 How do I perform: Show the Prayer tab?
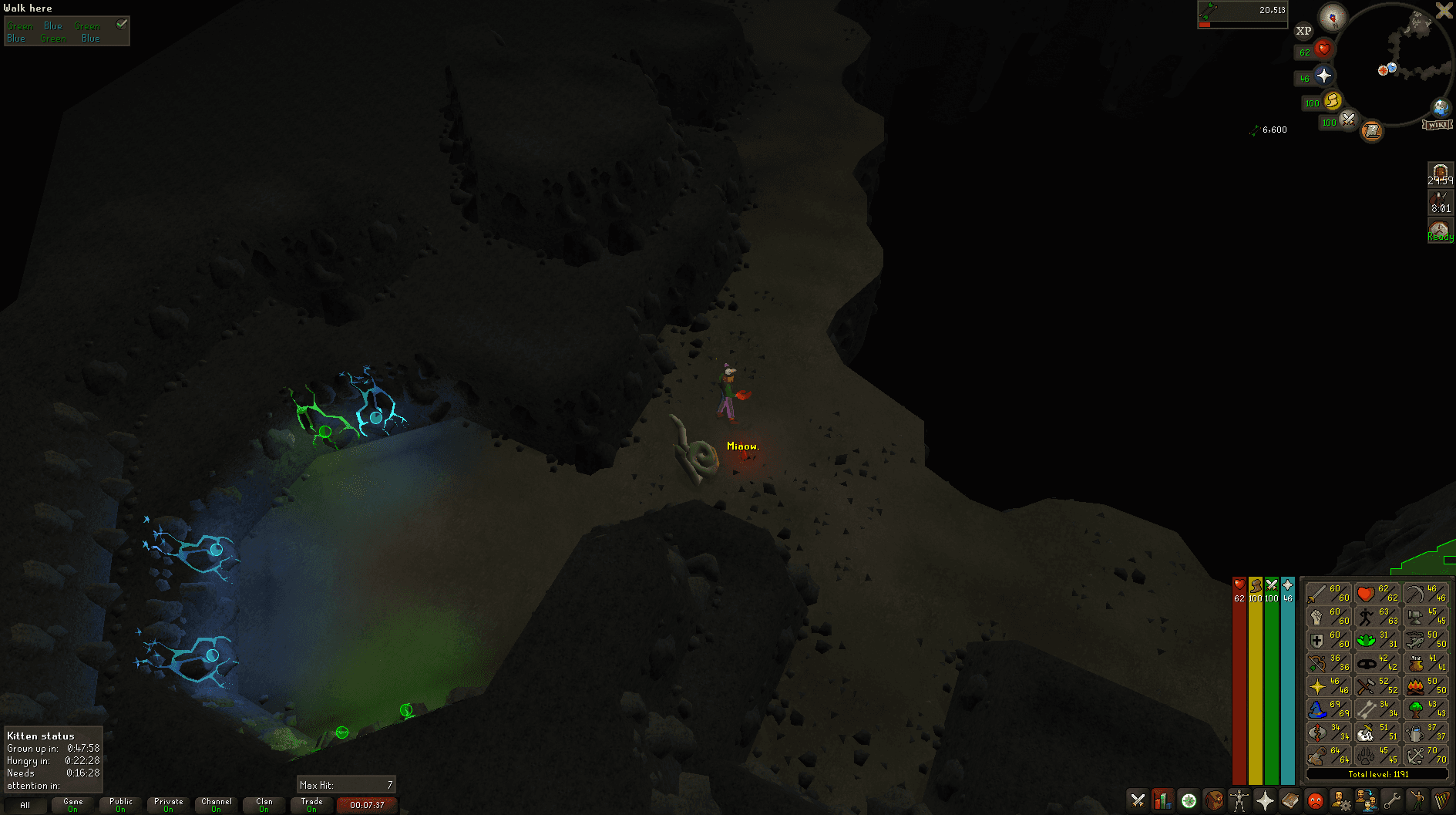1264,801
